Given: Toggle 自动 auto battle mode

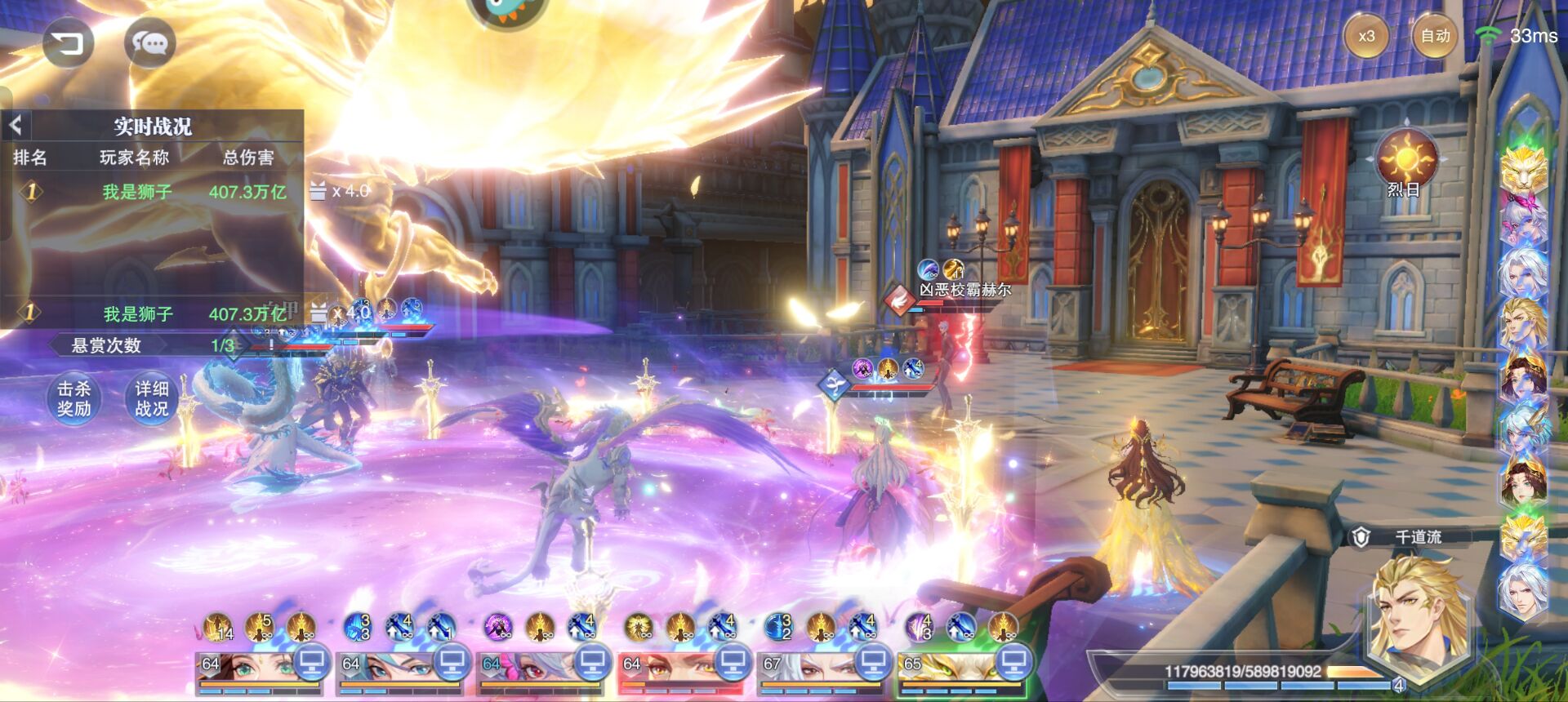Looking at the screenshot, I should click(x=1435, y=36).
